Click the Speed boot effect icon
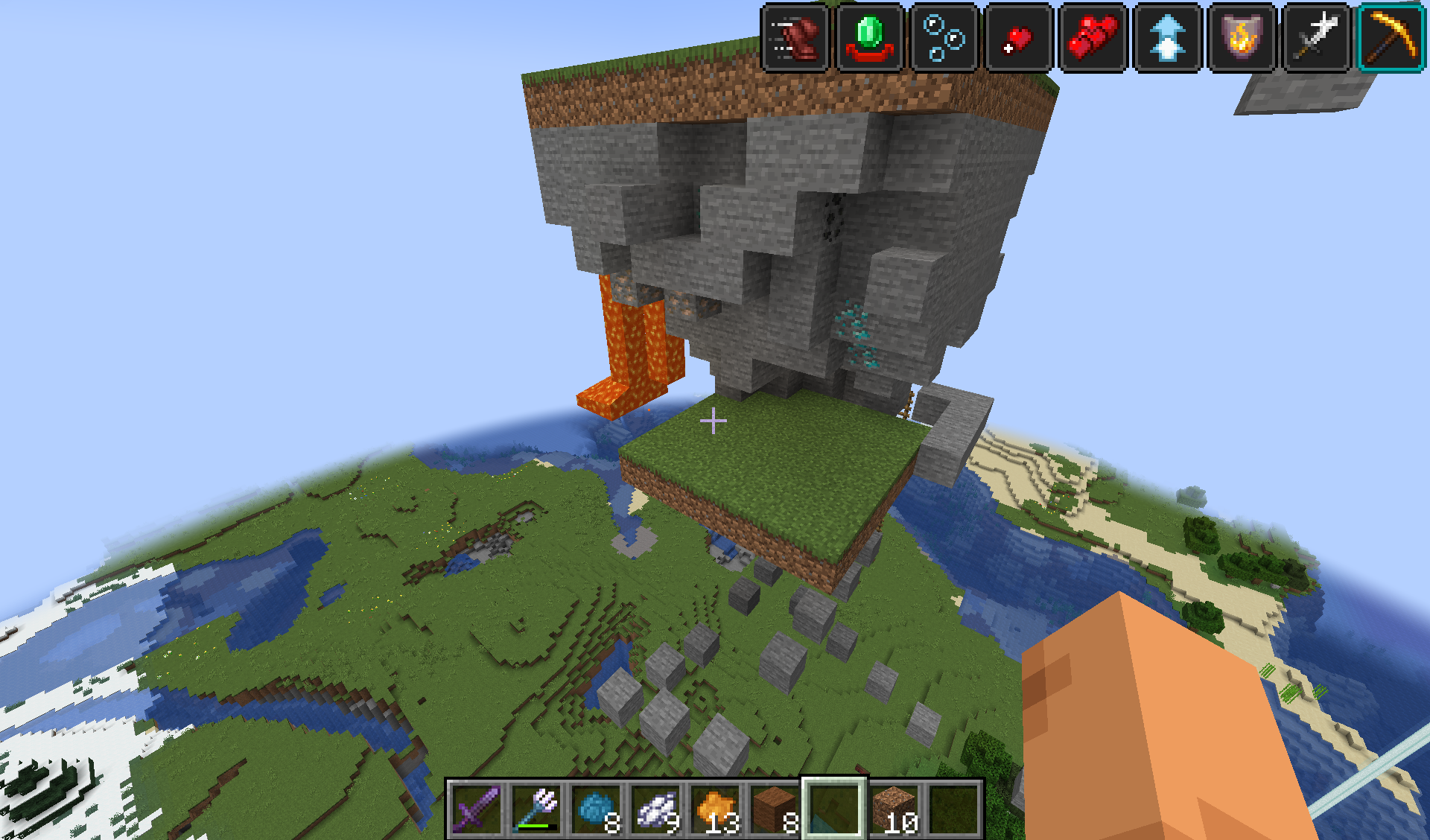The image size is (1430, 840). coord(795,37)
